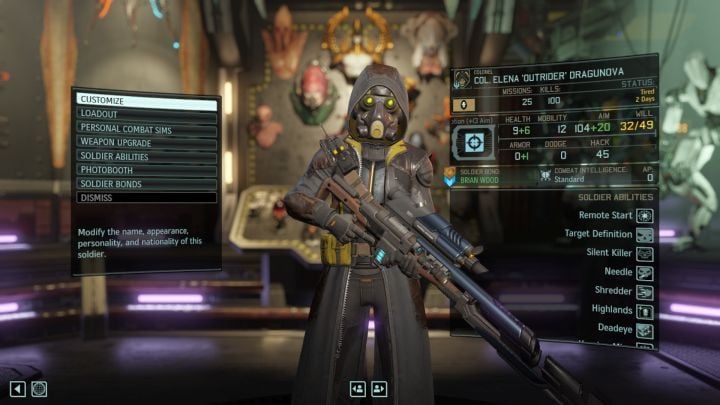
Task: Select the Remote Start ability icon
Action: pyautogui.click(x=645, y=213)
